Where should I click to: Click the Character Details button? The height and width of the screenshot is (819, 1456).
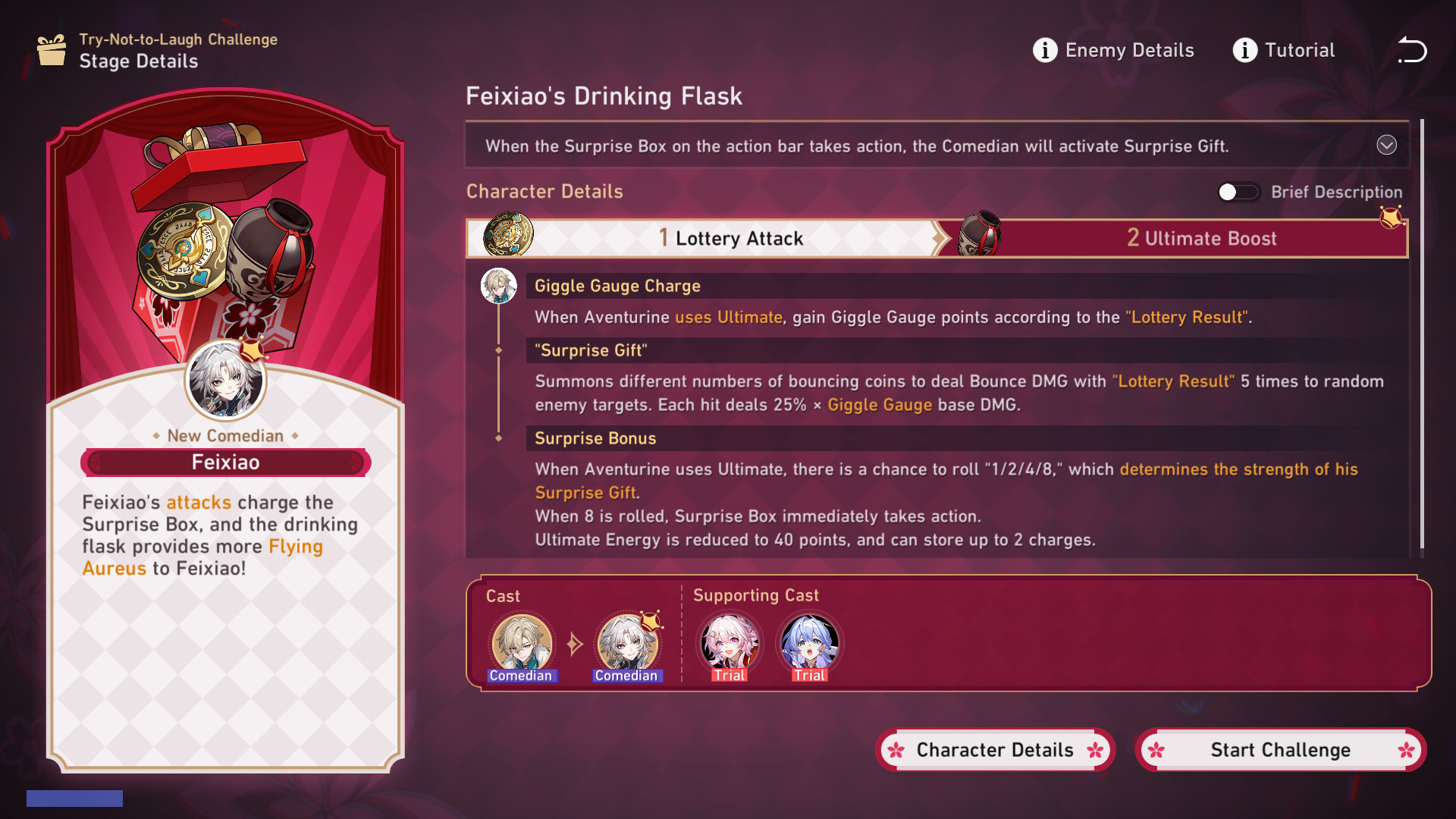click(x=995, y=749)
